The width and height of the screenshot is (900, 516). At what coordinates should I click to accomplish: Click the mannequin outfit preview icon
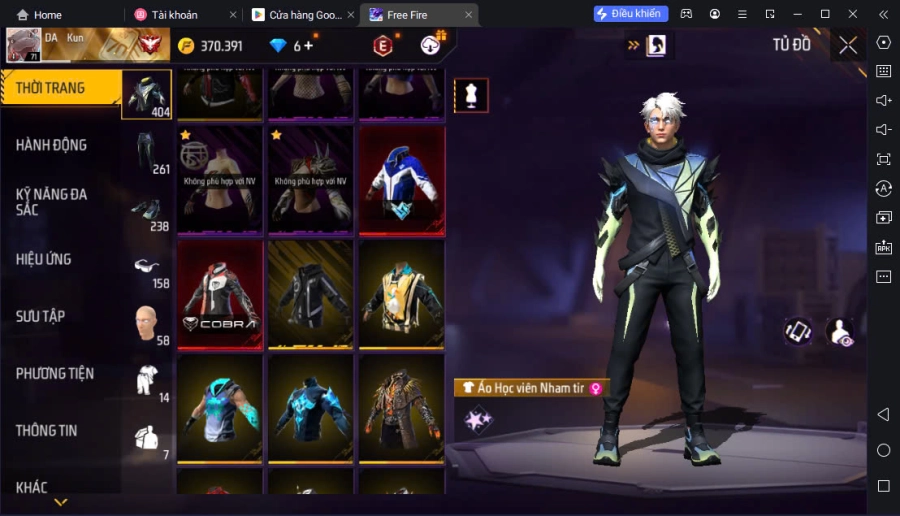point(471,95)
